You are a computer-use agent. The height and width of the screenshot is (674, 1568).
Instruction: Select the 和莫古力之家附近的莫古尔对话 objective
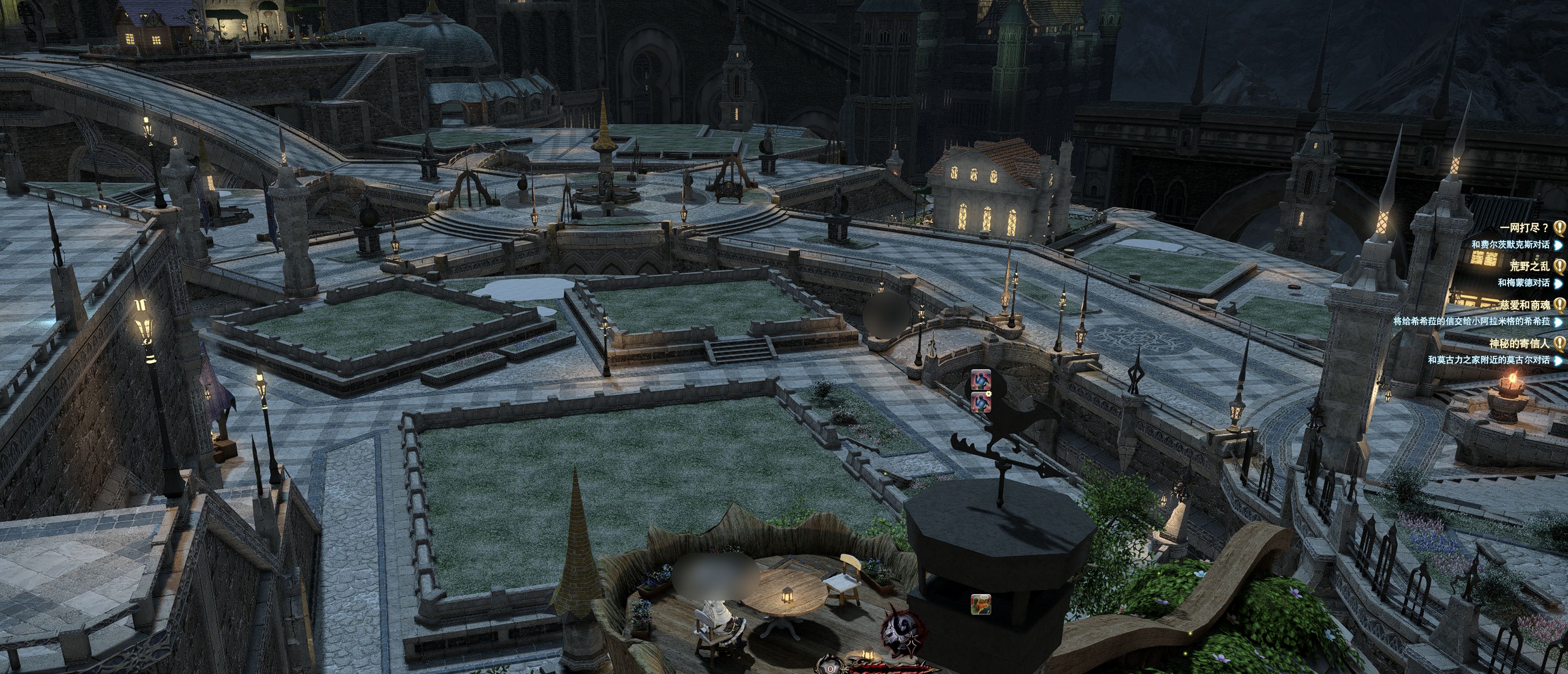(1488, 360)
